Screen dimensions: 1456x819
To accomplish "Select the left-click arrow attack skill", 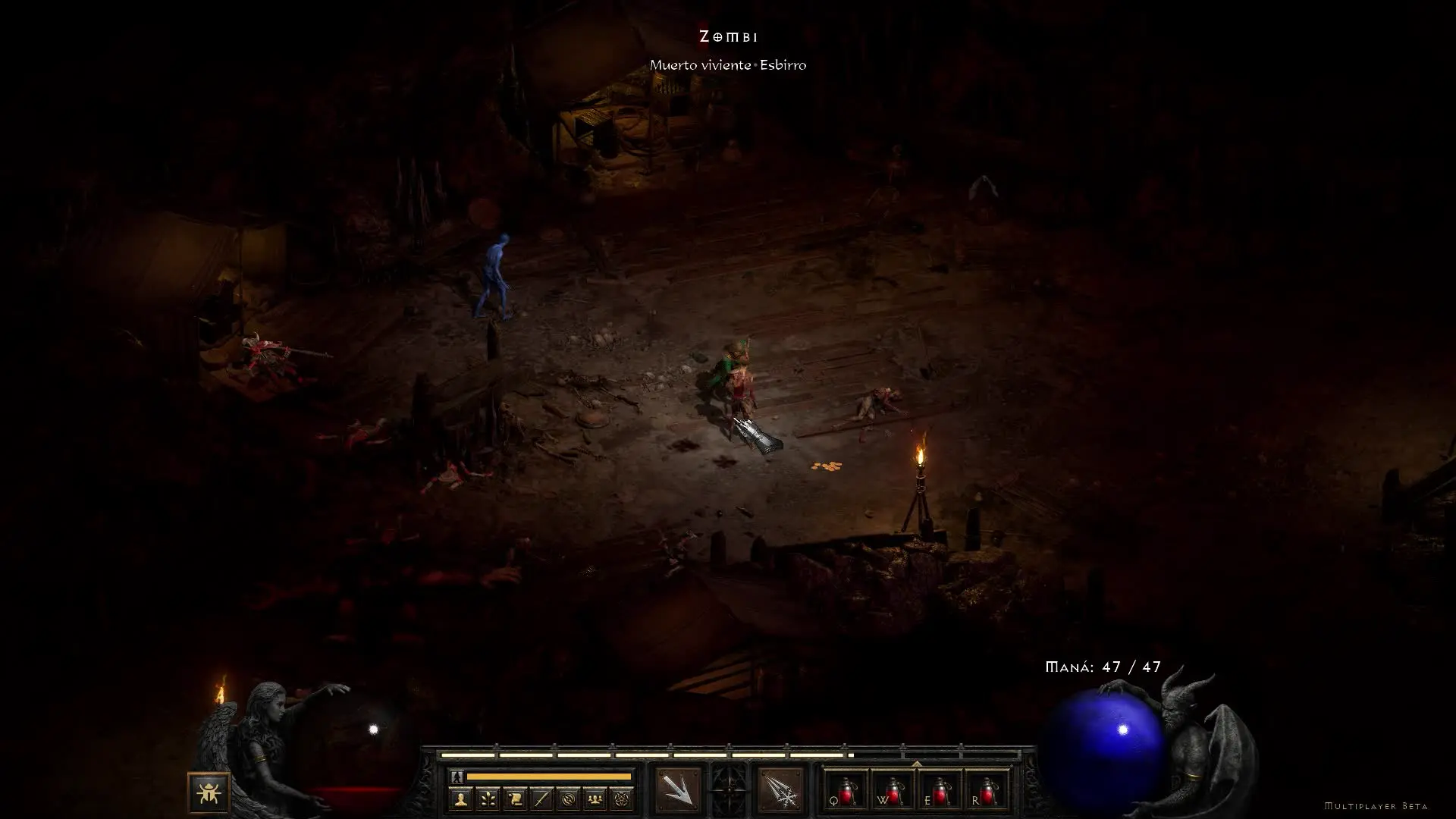I will click(x=678, y=789).
